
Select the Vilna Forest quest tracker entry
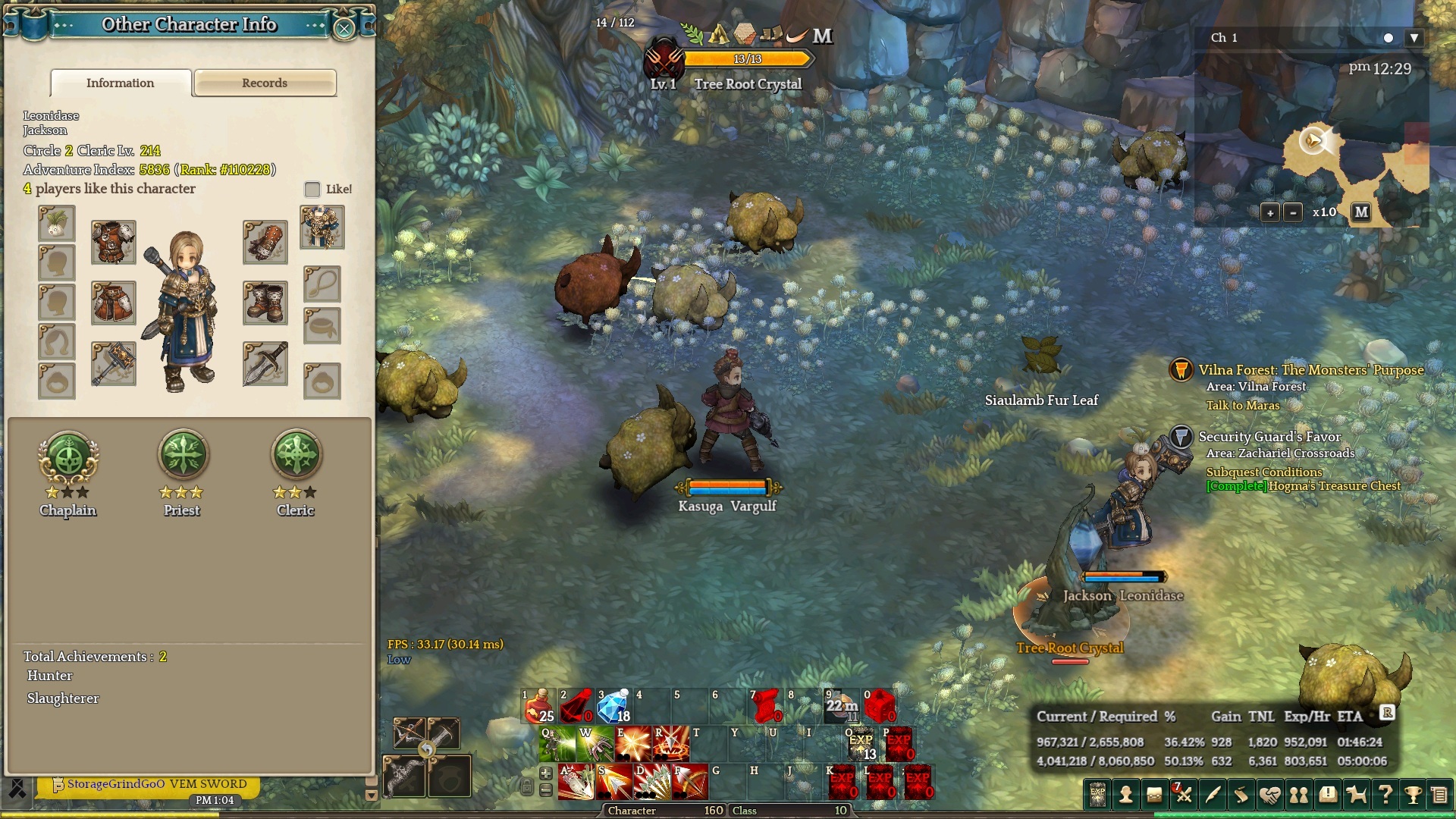1310,370
